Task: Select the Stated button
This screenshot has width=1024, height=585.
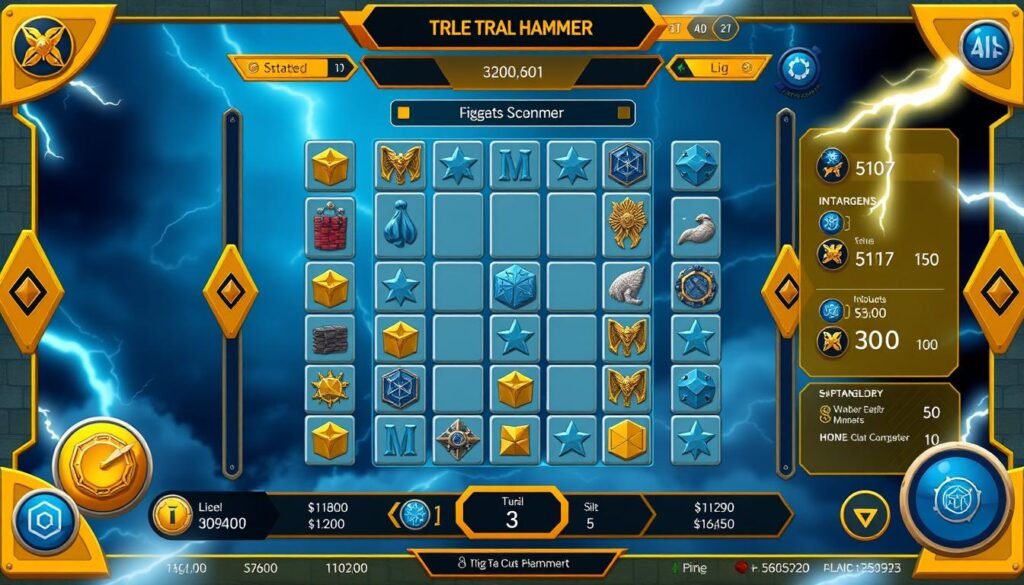Action: pos(292,68)
